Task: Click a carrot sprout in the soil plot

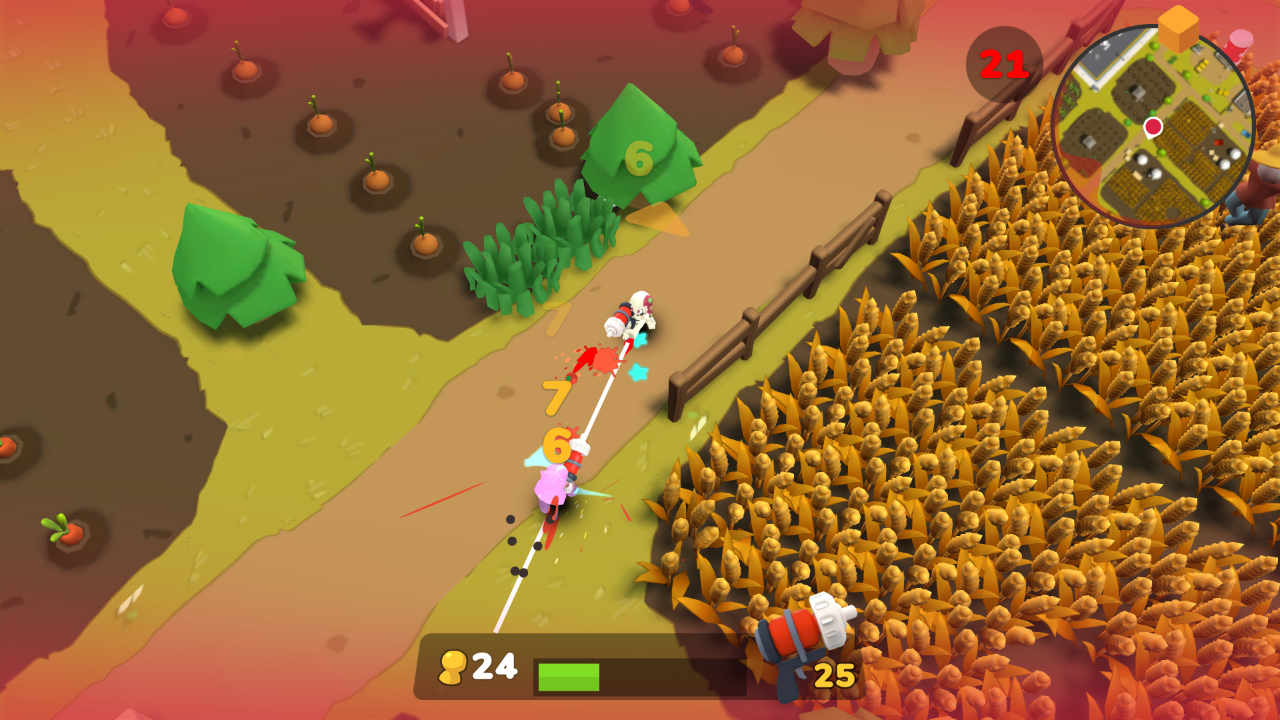Action: (x=320, y=120)
